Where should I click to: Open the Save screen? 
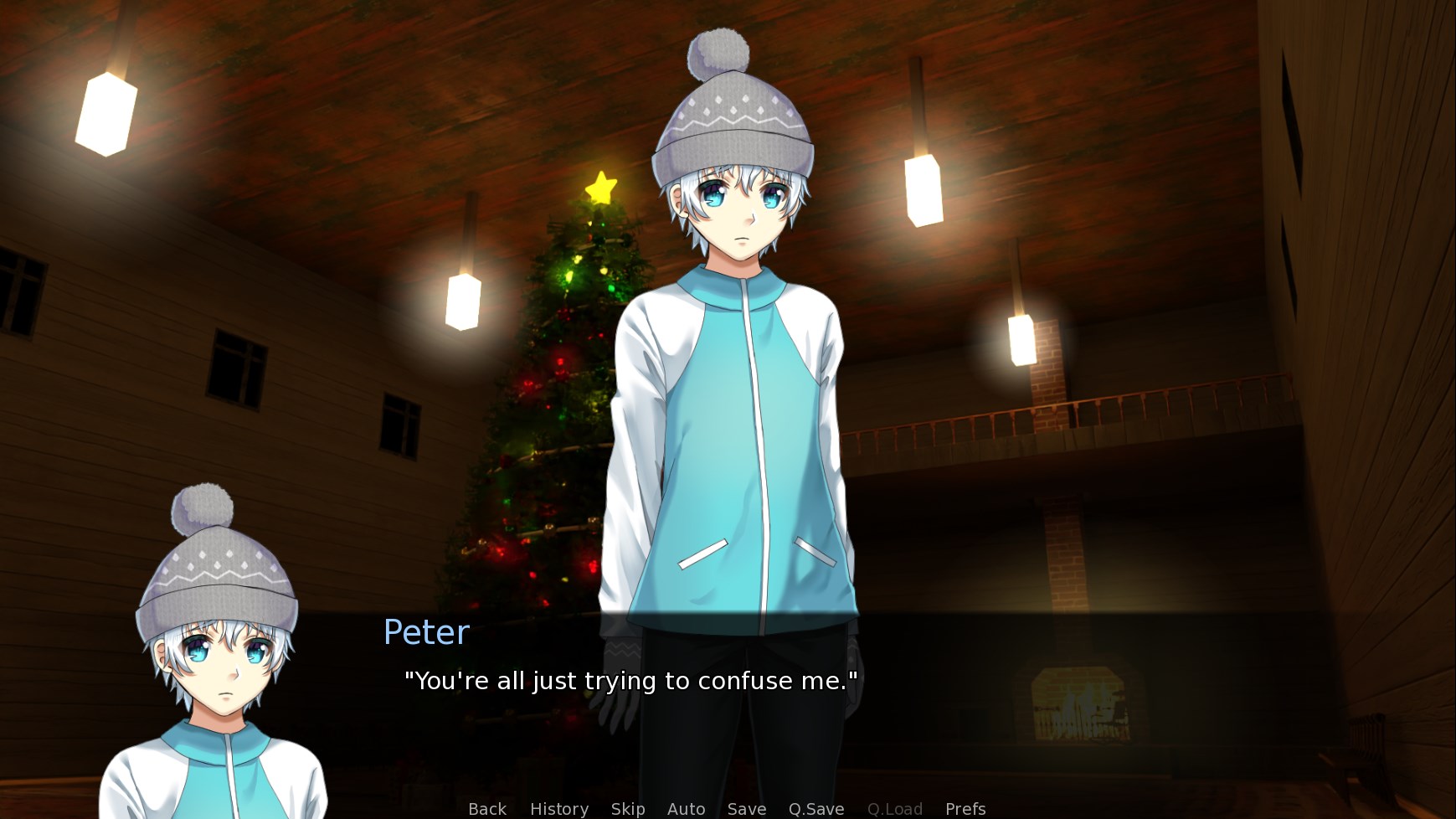(x=747, y=808)
